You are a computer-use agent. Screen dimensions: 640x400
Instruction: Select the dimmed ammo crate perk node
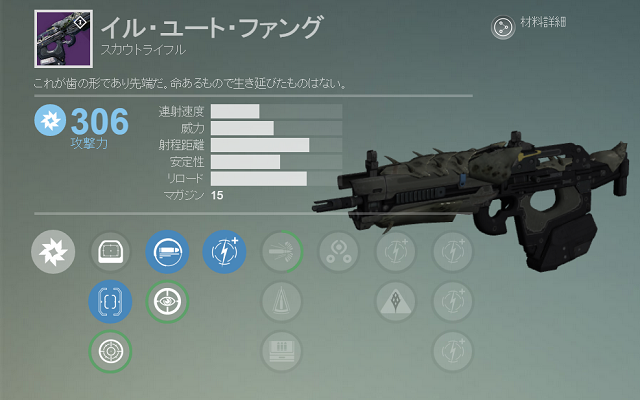281,350
